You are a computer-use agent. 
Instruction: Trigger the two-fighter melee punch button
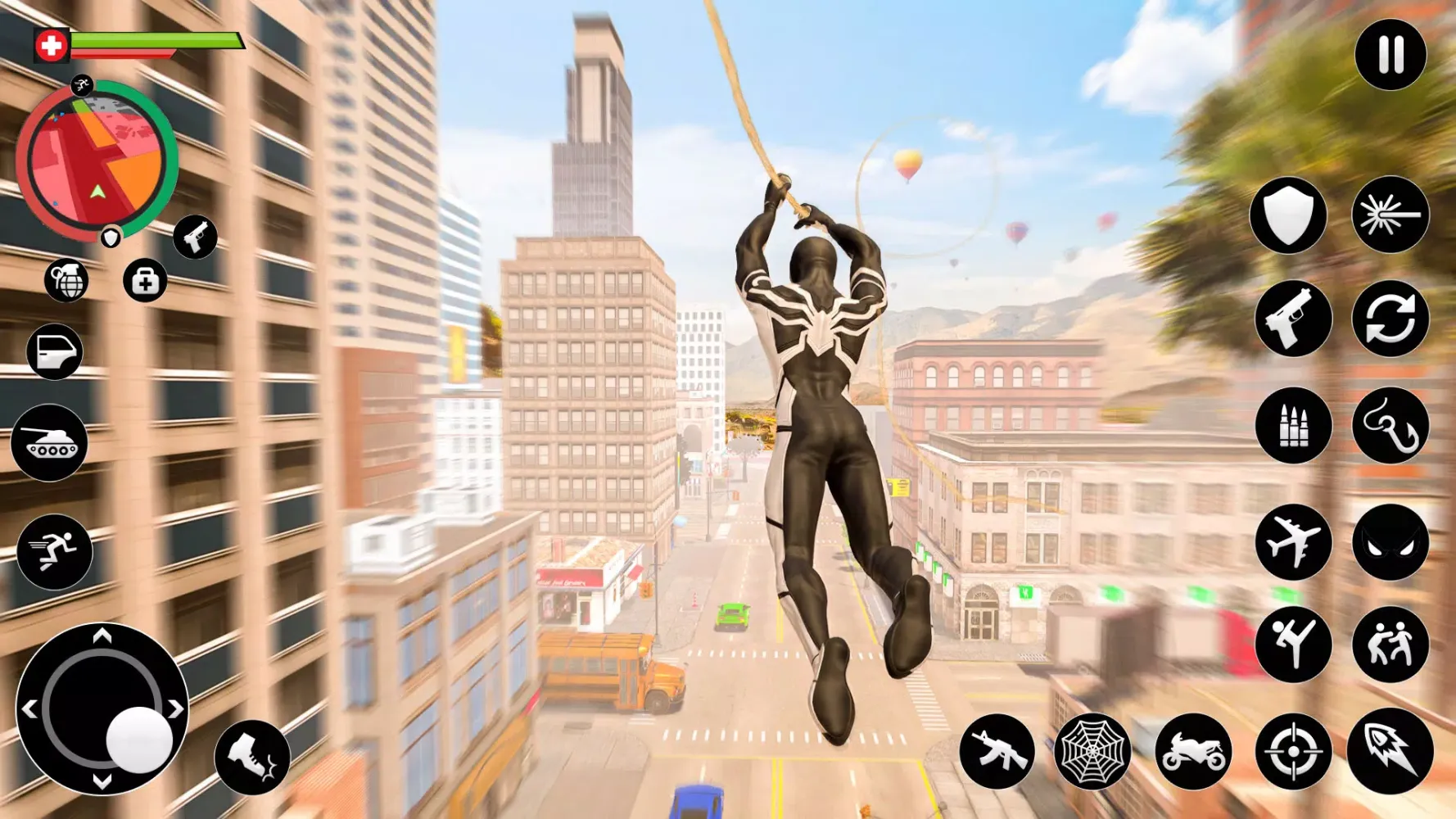click(x=1390, y=645)
